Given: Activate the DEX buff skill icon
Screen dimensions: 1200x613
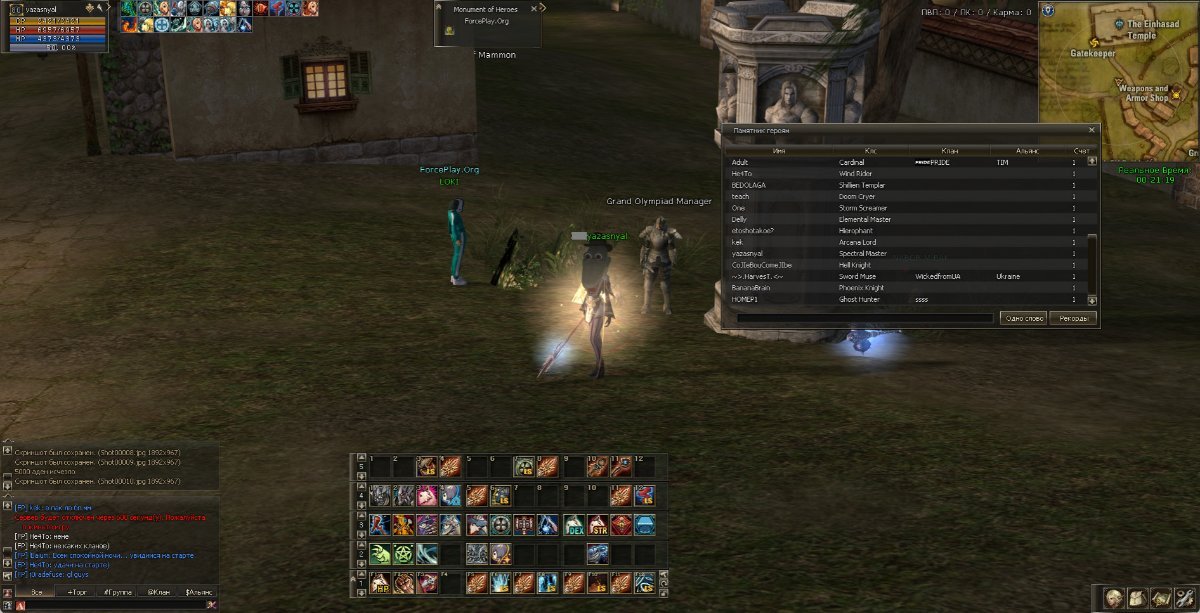Looking at the screenshot, I should coord(573,525).
